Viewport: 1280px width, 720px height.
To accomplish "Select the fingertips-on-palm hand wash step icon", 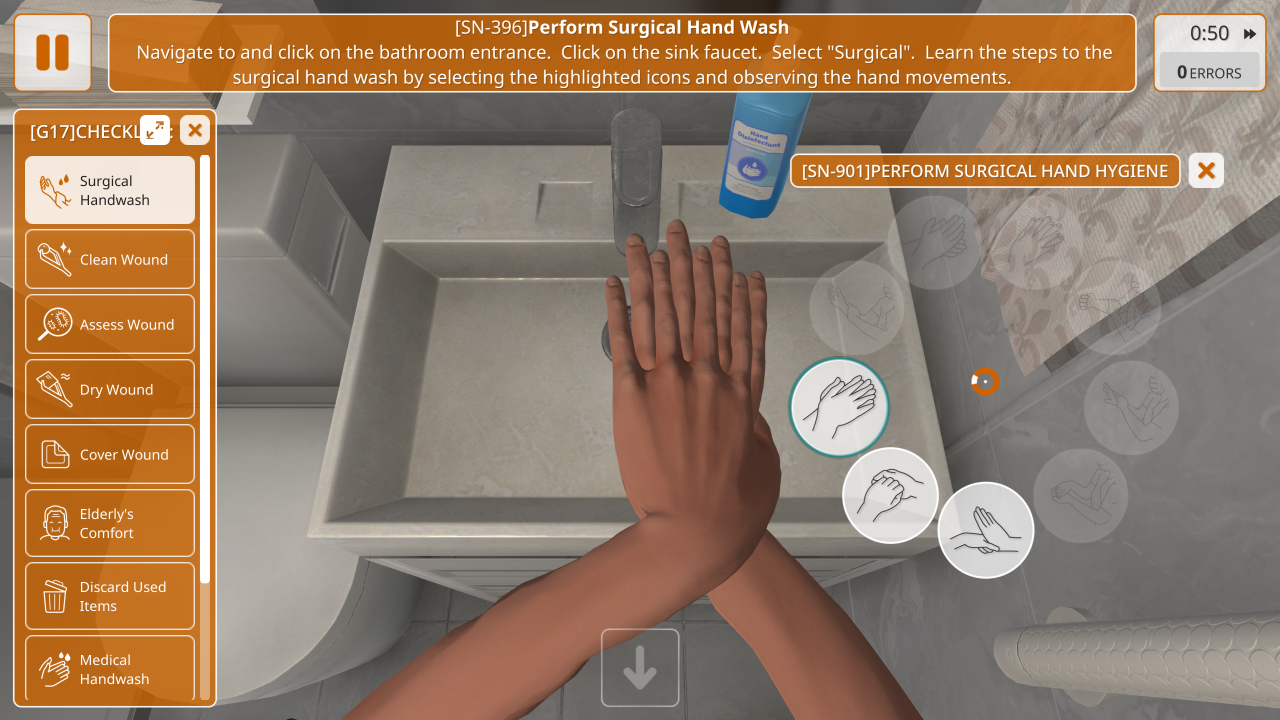I will [985, 530].
